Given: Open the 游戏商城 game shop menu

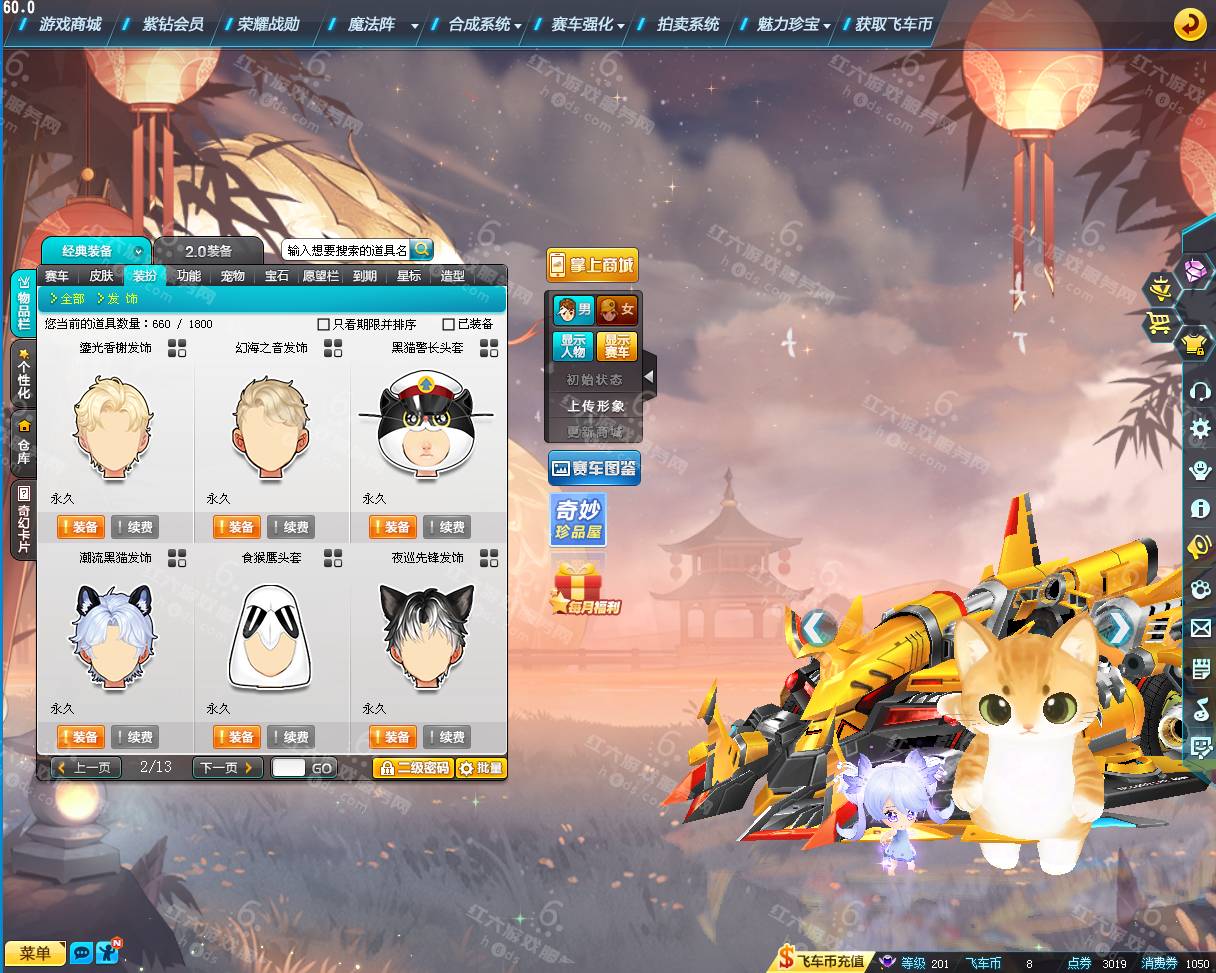Looking at the screenshot, I should pos(70,24).
